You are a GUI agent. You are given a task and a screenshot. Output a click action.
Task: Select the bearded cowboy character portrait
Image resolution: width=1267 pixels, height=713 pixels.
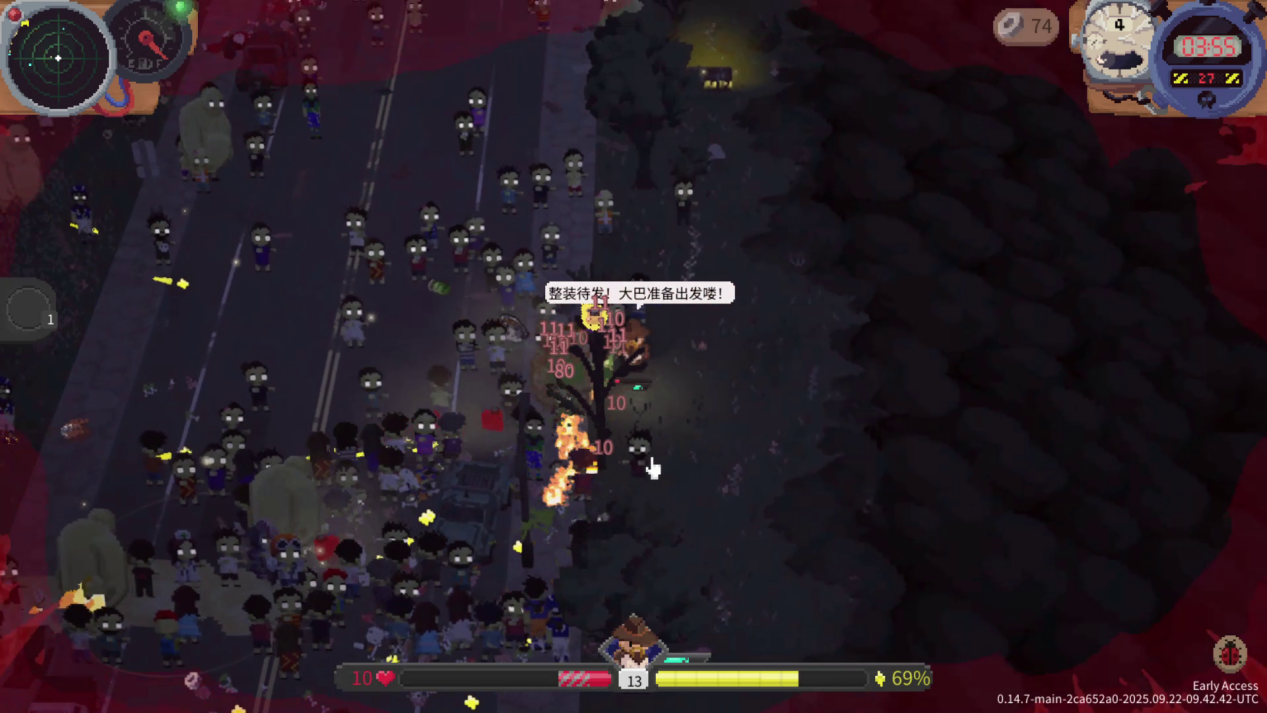coord(632,643)
